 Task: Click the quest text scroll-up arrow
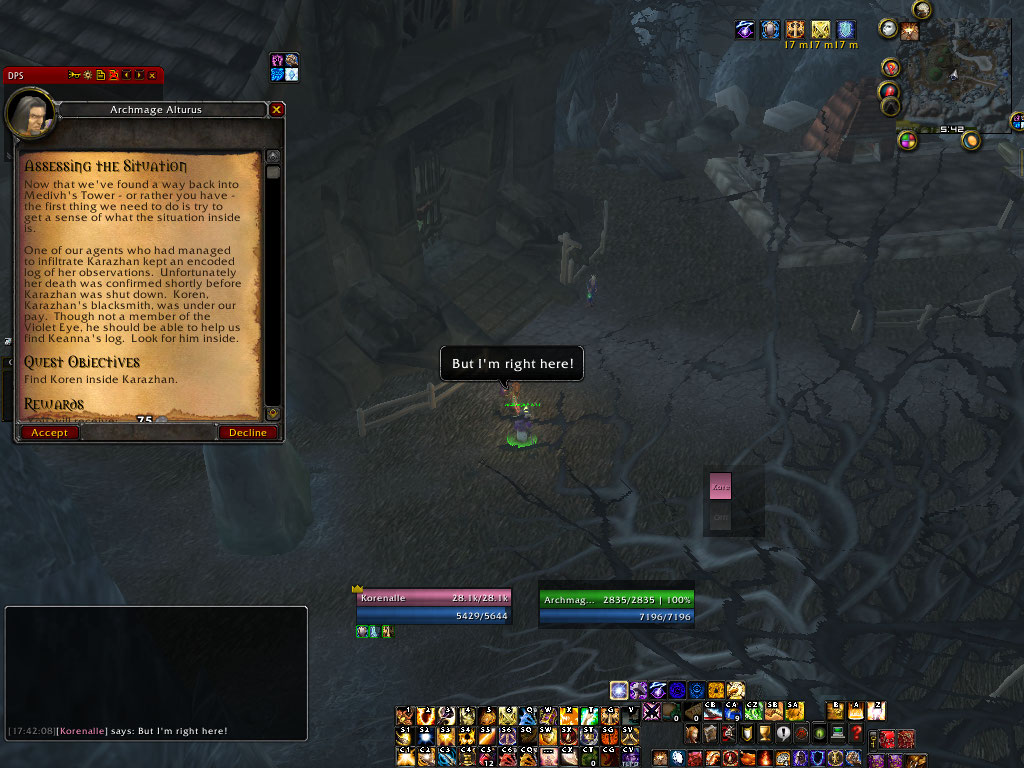273,157
